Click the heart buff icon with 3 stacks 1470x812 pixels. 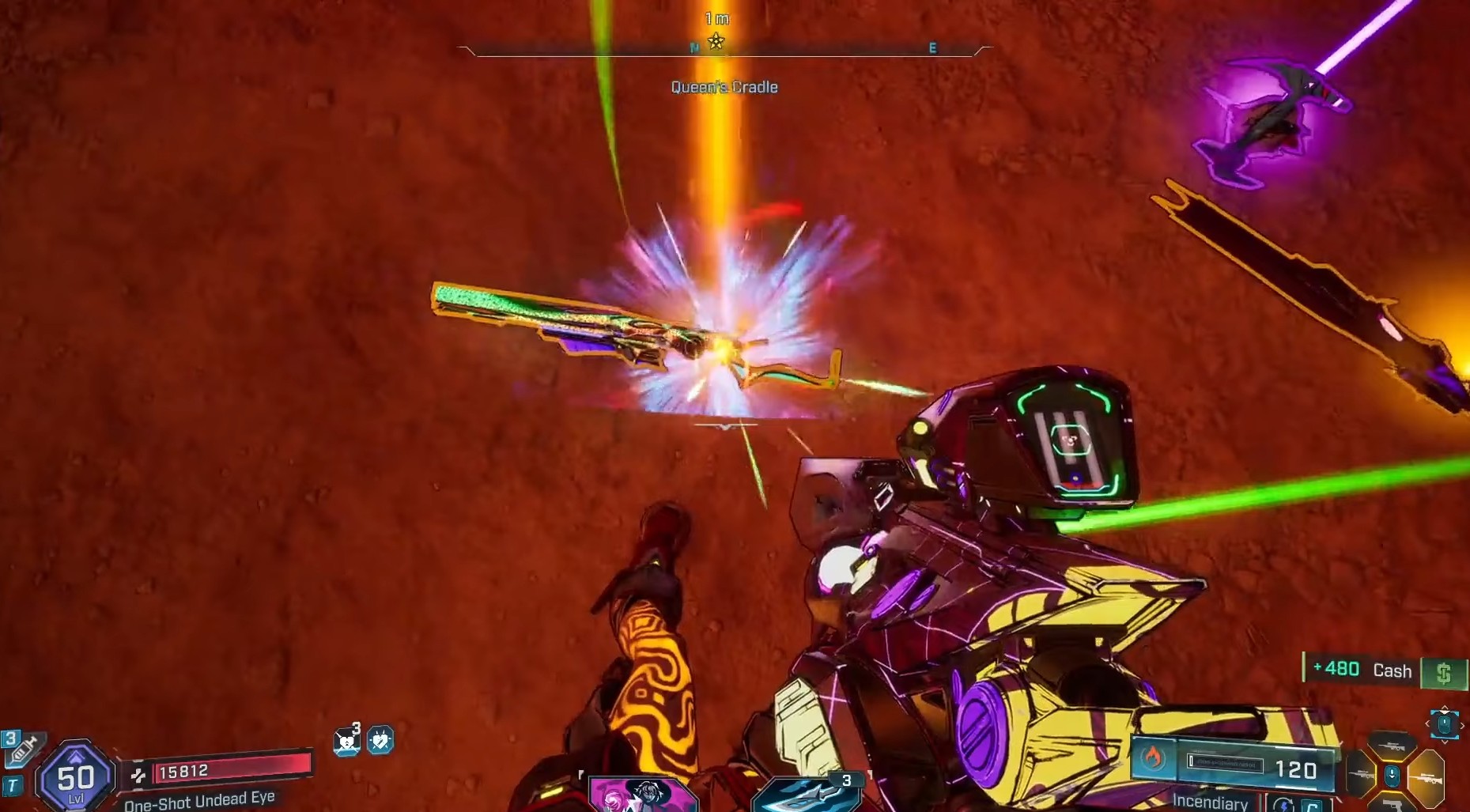[346, 741]
